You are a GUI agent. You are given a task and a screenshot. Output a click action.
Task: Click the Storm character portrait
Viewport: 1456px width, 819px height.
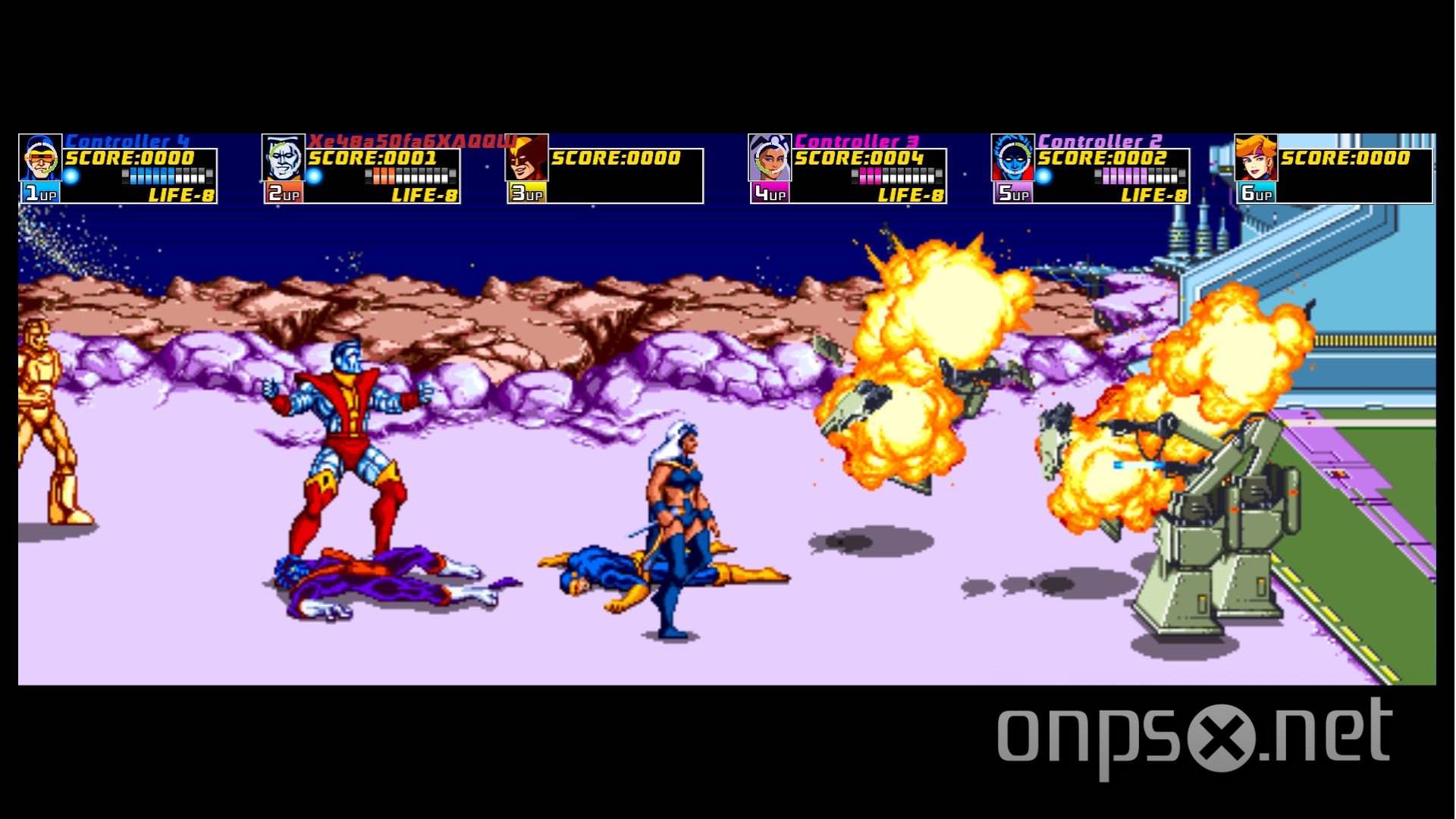(771, 159)
